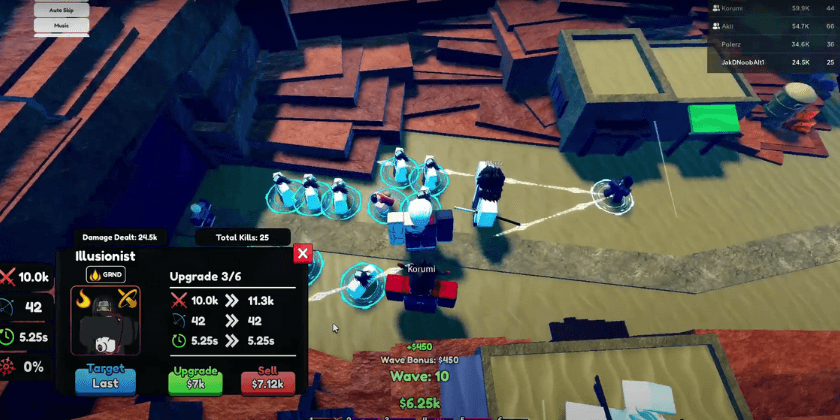840x420 pixels.
Task: Toggle the Music button
Action: click(x=62, y=27)
